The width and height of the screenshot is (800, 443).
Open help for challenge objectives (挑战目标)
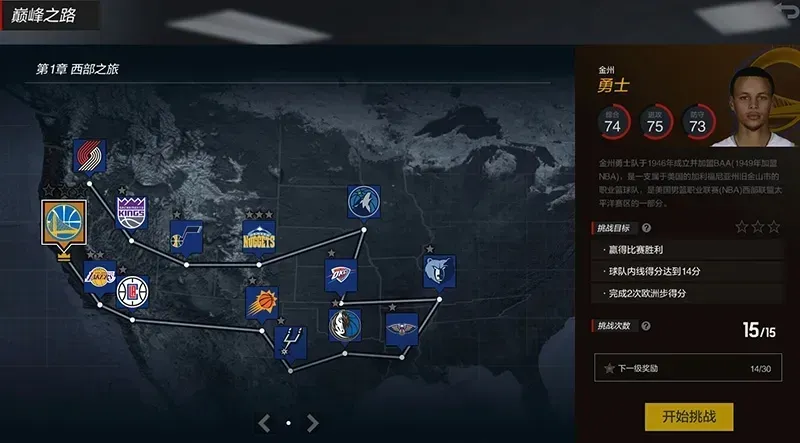pyautogui.click(x=646, y=228)
